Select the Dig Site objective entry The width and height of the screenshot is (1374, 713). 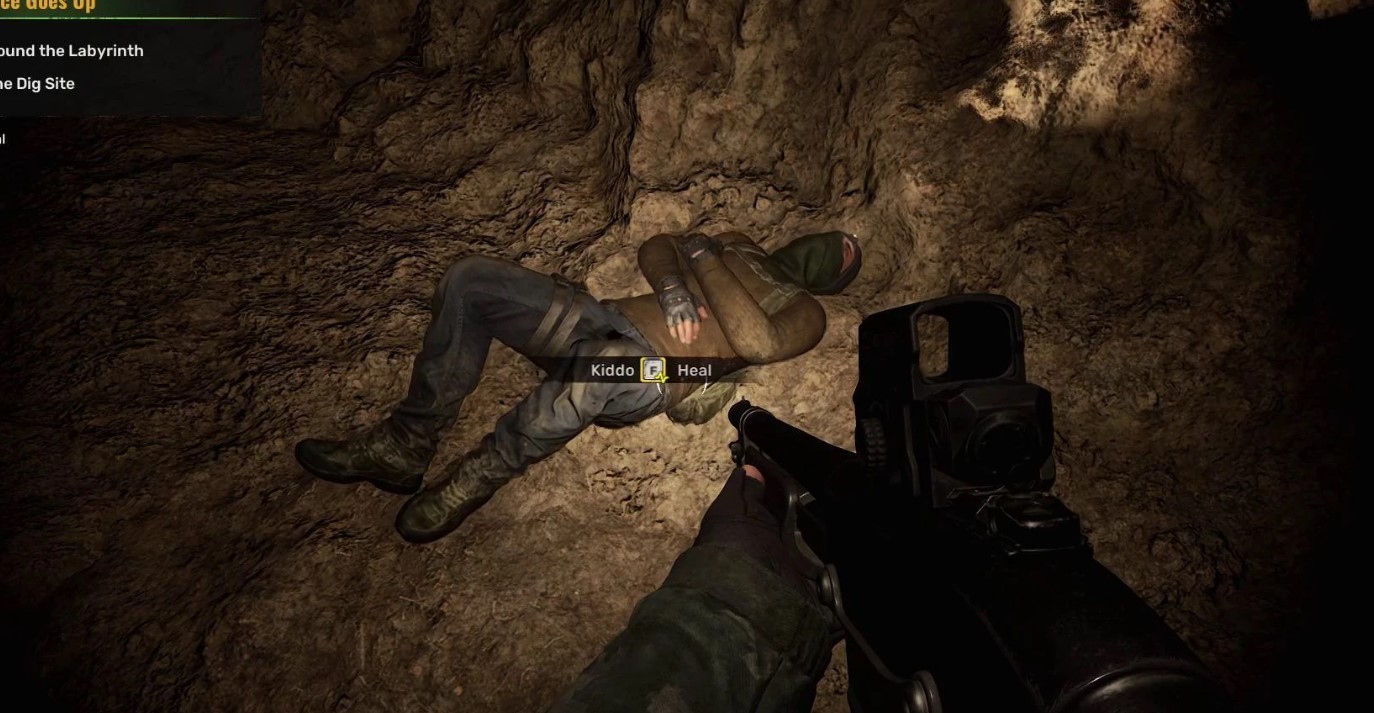tap(38, 84)
